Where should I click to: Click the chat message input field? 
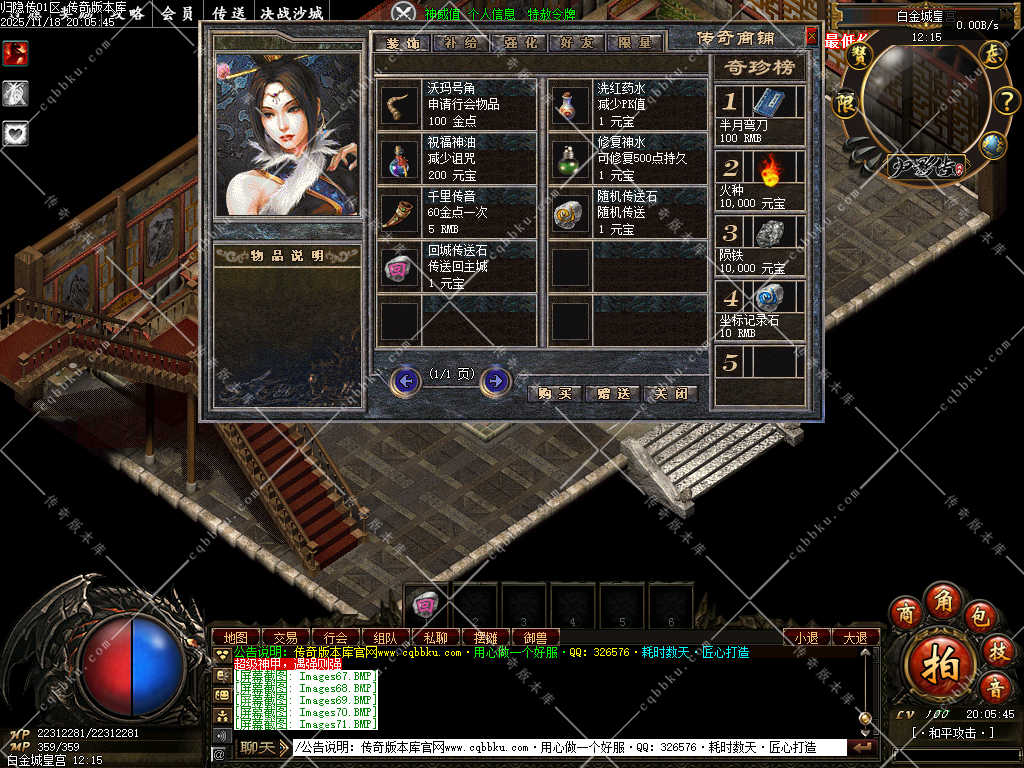(570, 747)
